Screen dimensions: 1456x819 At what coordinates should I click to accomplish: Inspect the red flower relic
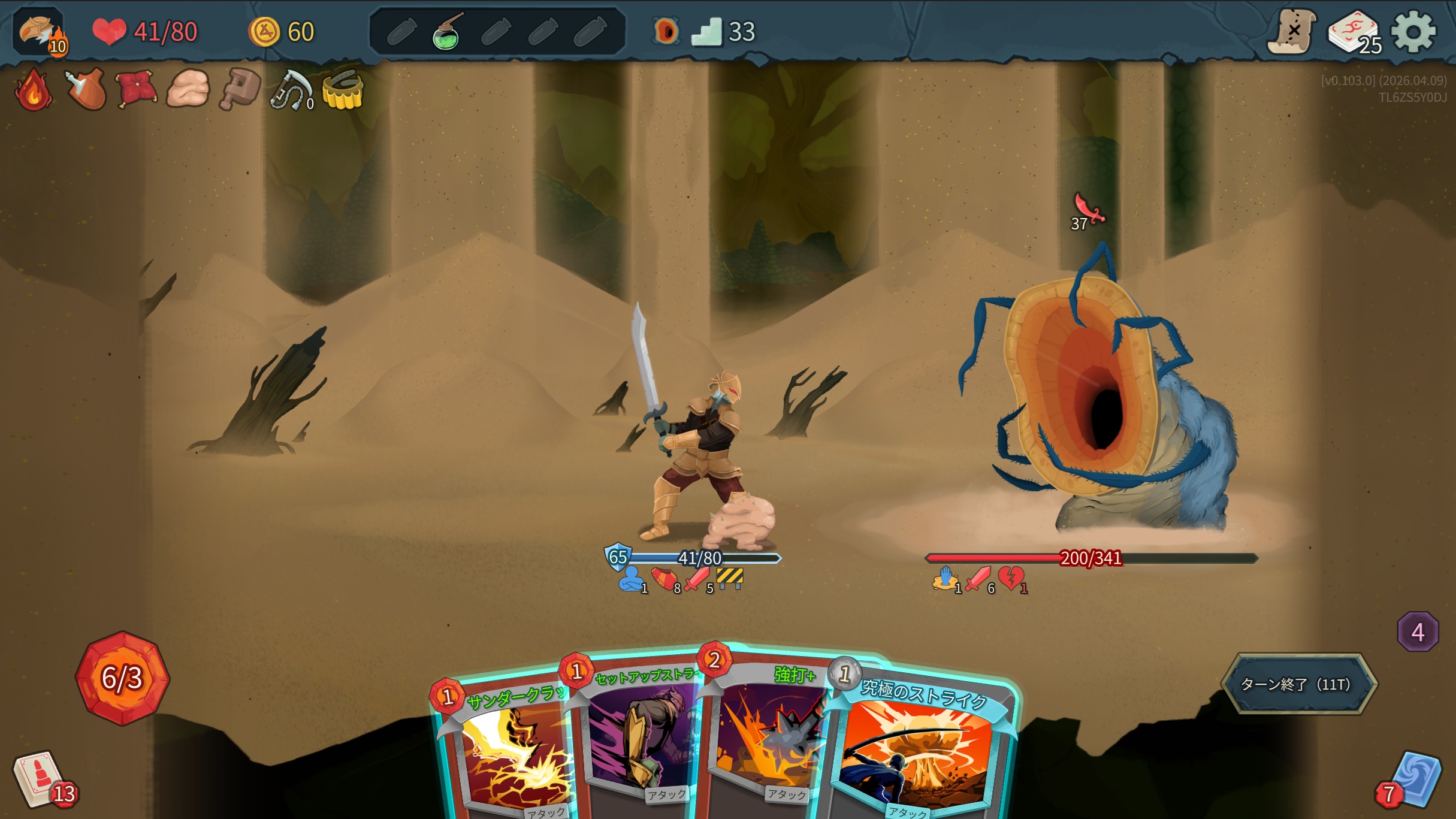pyautogui.click(x=137, y=90)
